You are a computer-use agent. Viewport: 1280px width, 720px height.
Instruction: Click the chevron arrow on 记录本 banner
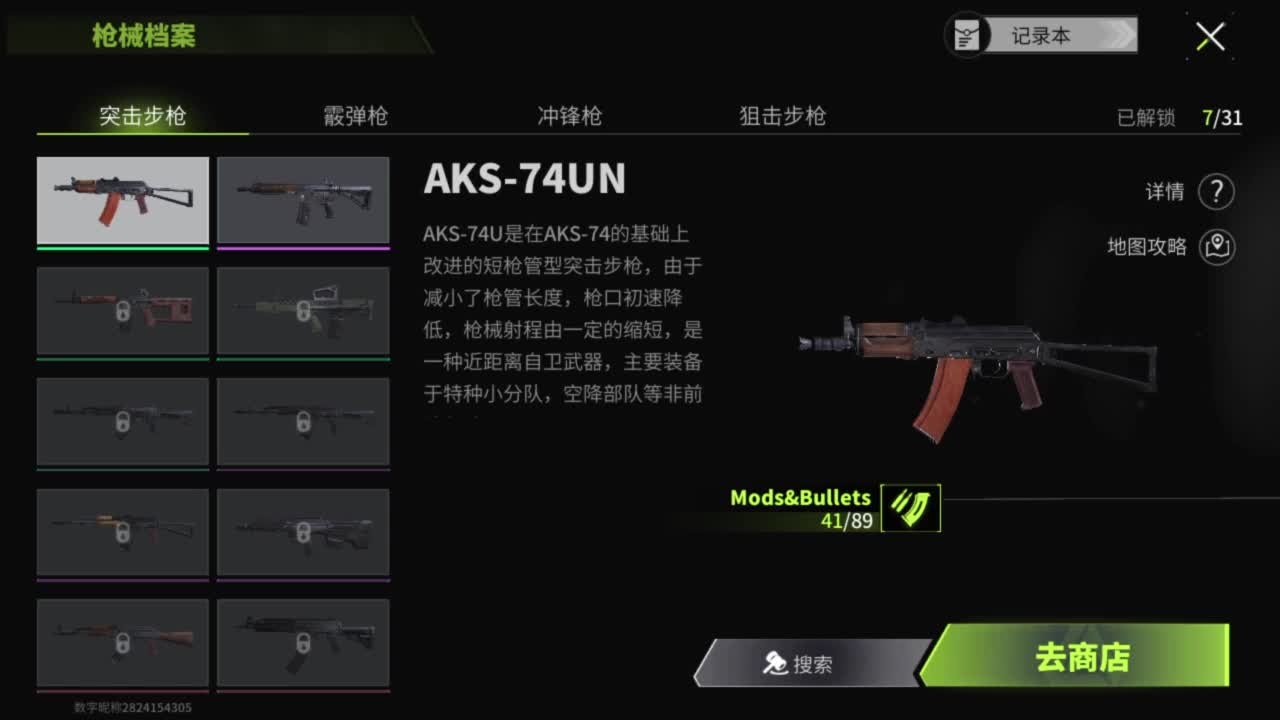click(x=1124, y=34)
